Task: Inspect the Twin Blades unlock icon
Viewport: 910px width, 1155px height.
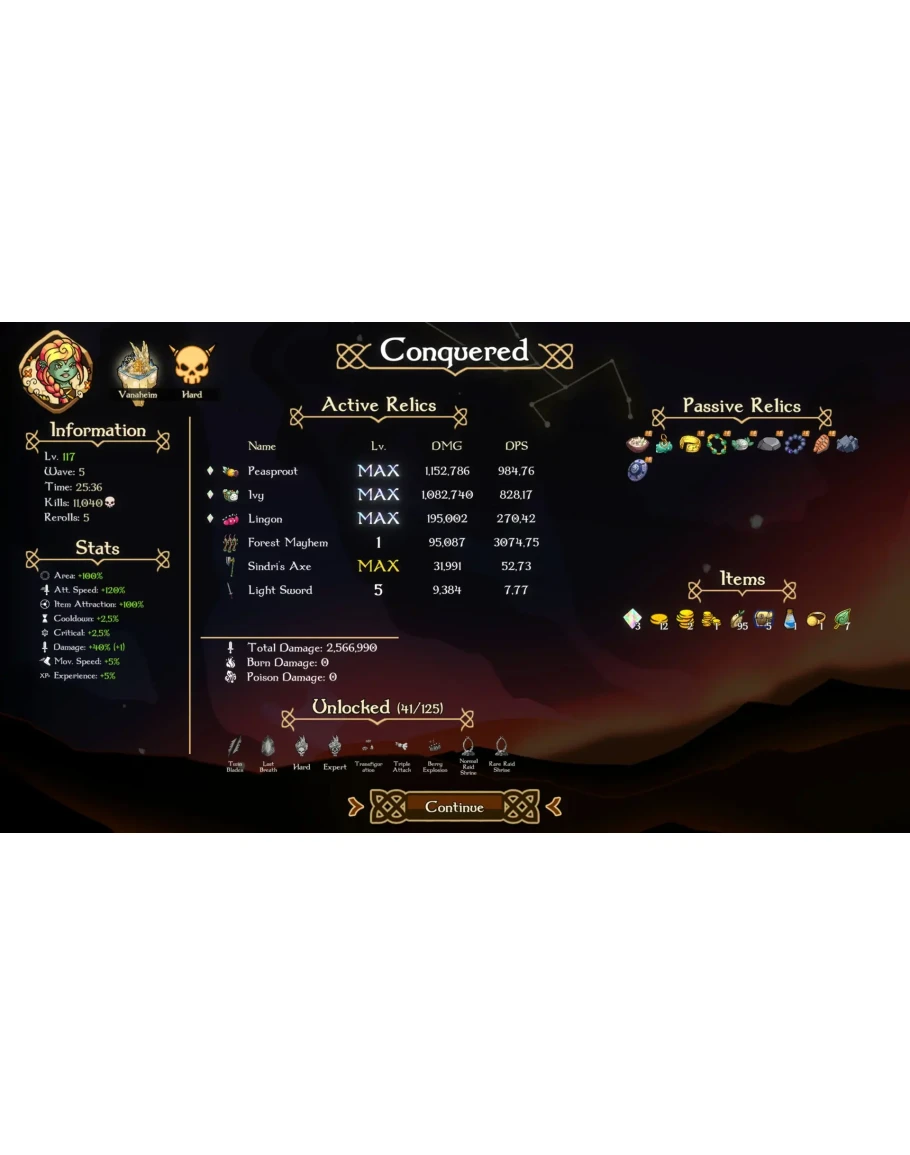Action: [x=235, y=748]
